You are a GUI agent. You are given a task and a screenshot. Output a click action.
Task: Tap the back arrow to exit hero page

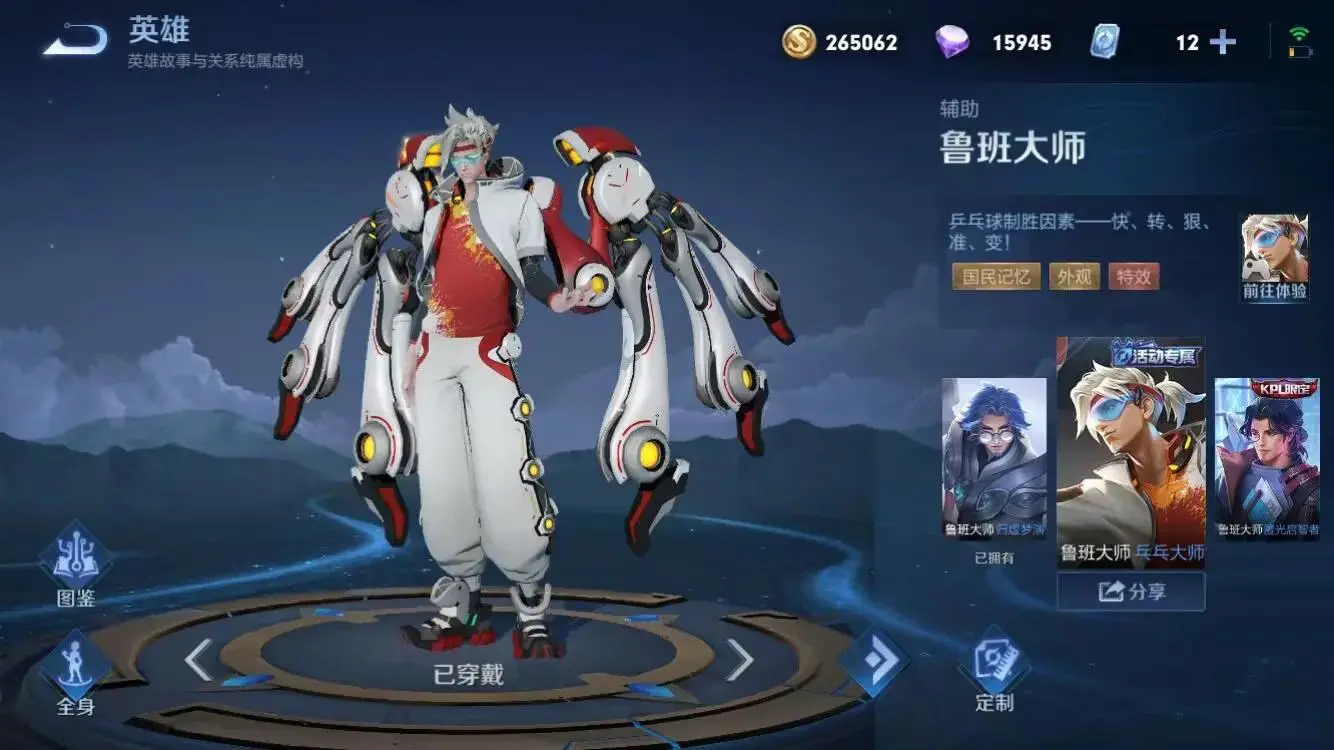[x=75, y=38]
